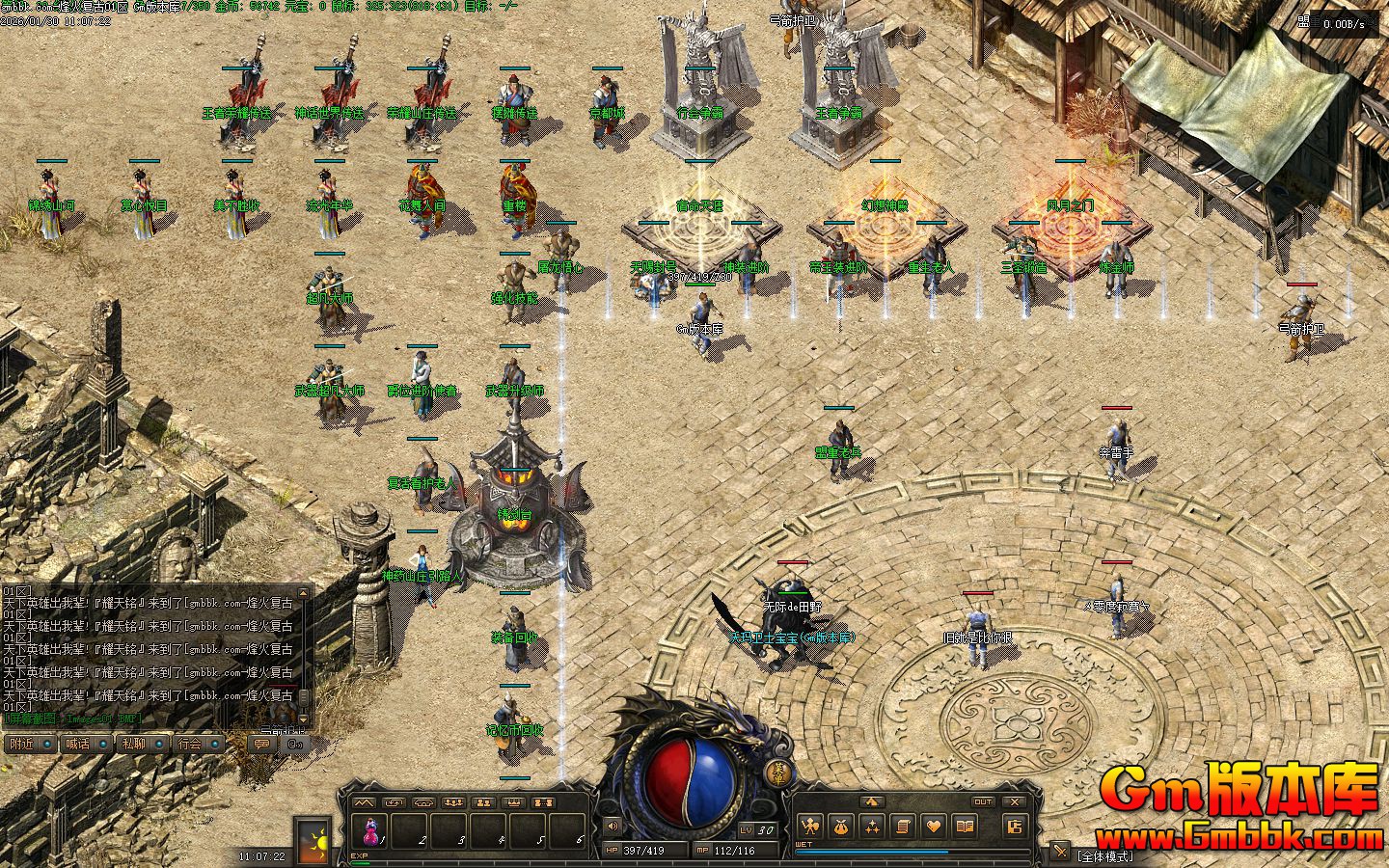Open the shop icon beside the book
The height and width of the screenshot is (868, 1389).
pos(1013,826)
